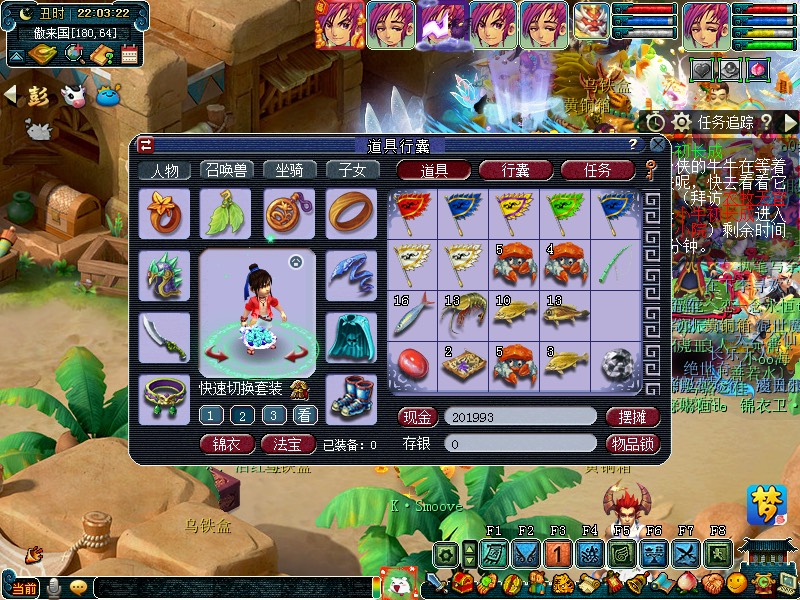Close the 道具行囊 inventory window

[x=656, y=145]
